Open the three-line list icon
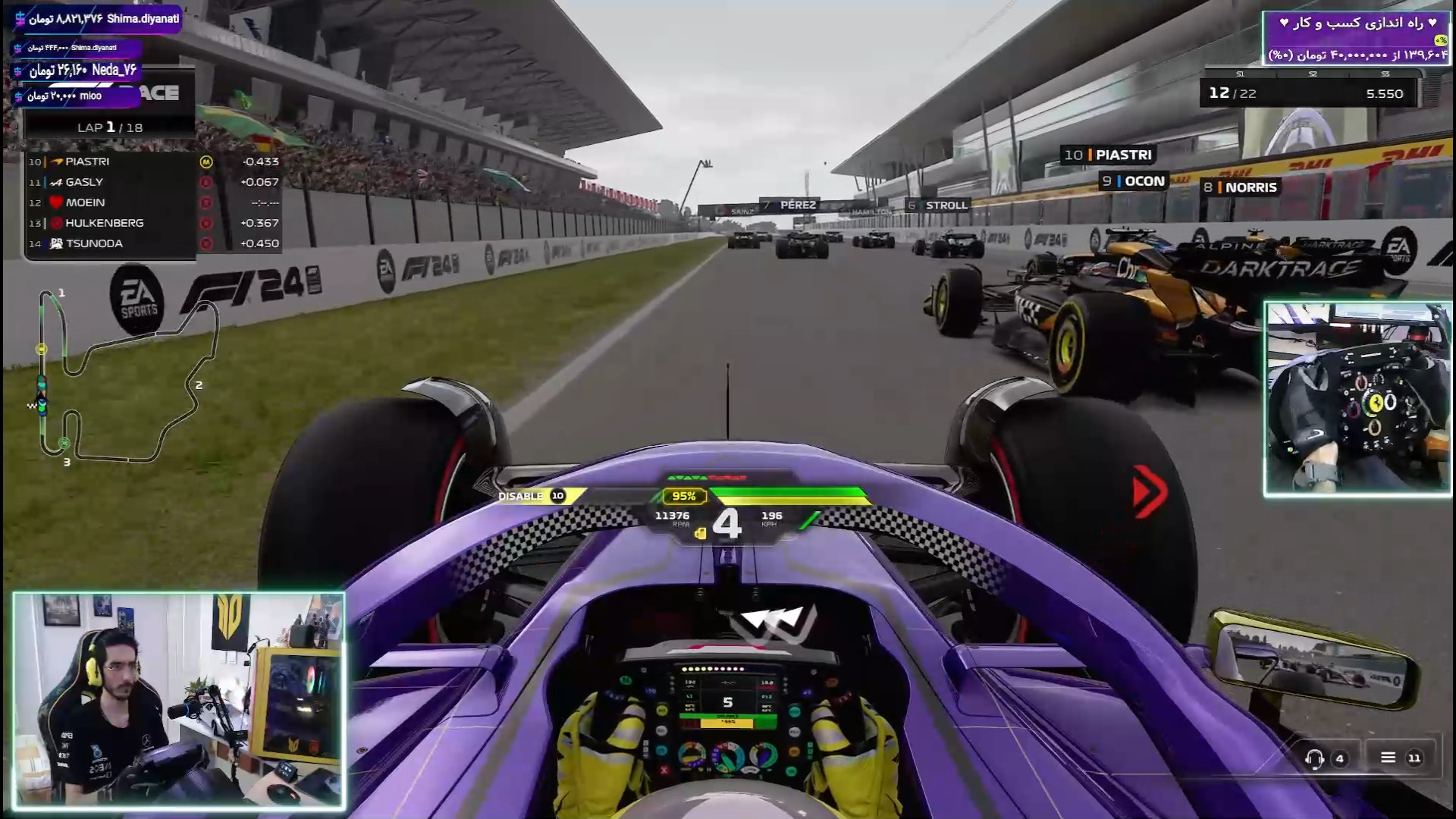Screen dimensions: 1456x819 (1388, 758)
